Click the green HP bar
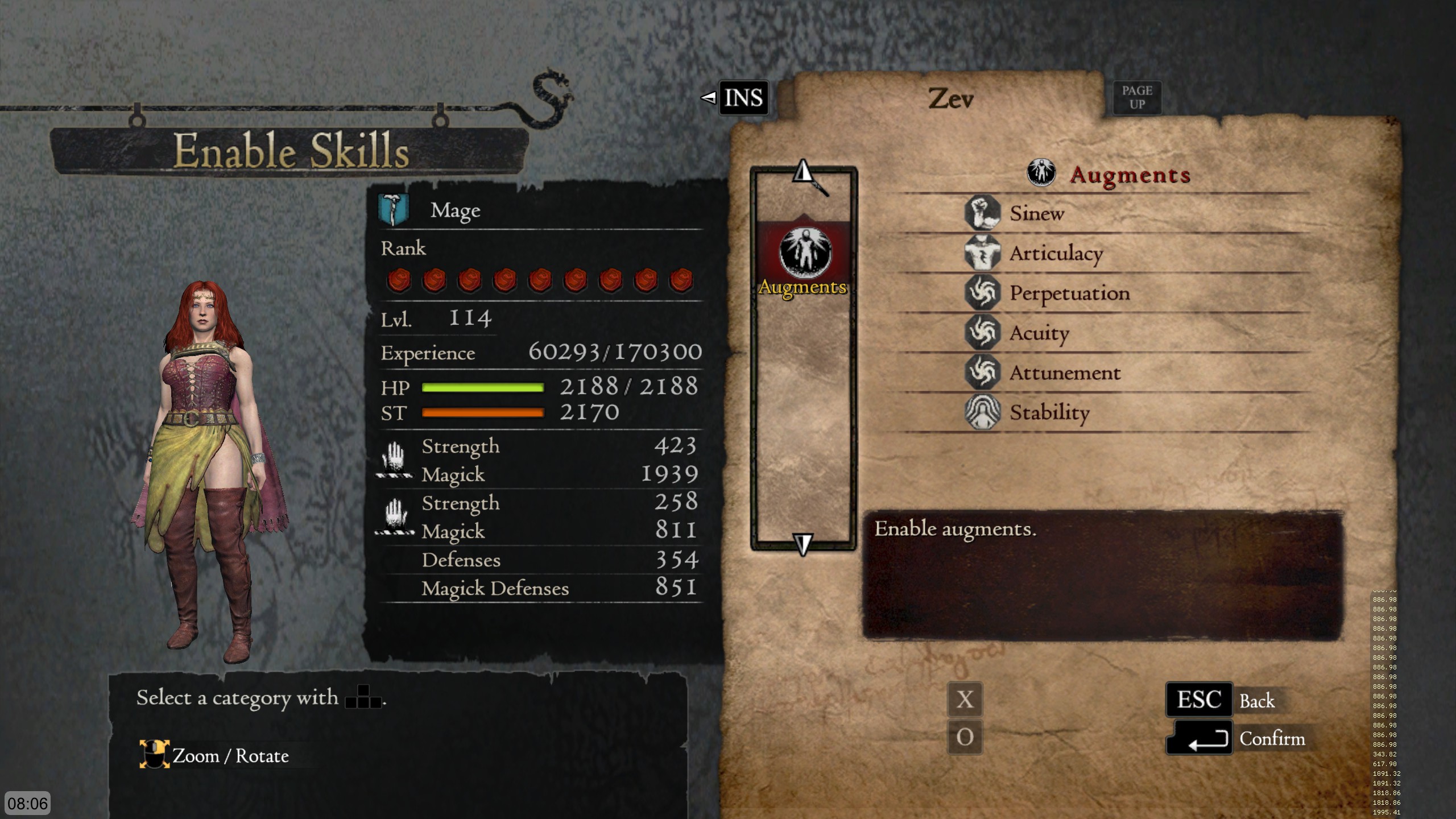1456x819 pixels. [x=483, y=387]
